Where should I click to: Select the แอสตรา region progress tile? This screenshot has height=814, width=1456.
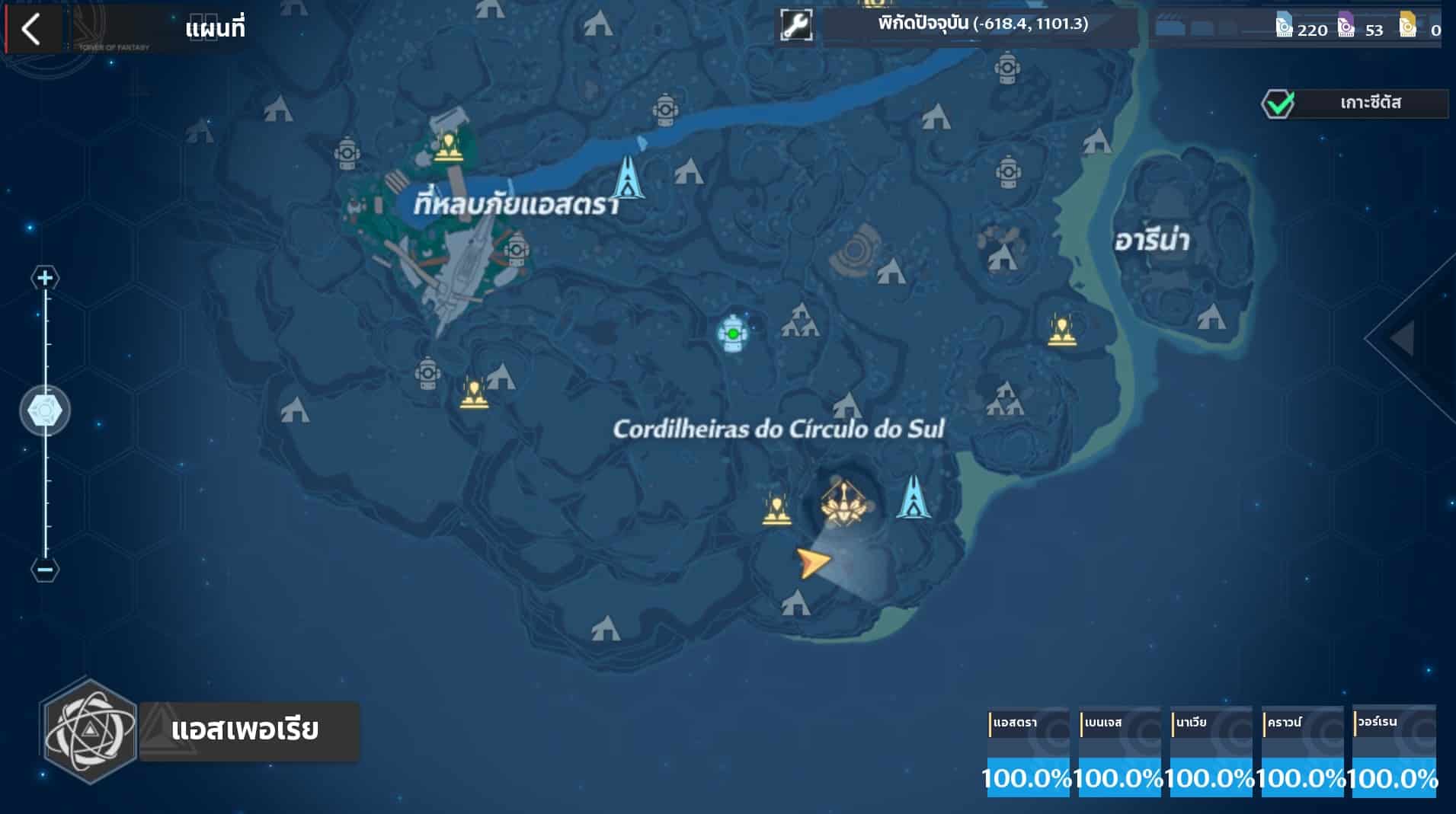click(1028, 753)
